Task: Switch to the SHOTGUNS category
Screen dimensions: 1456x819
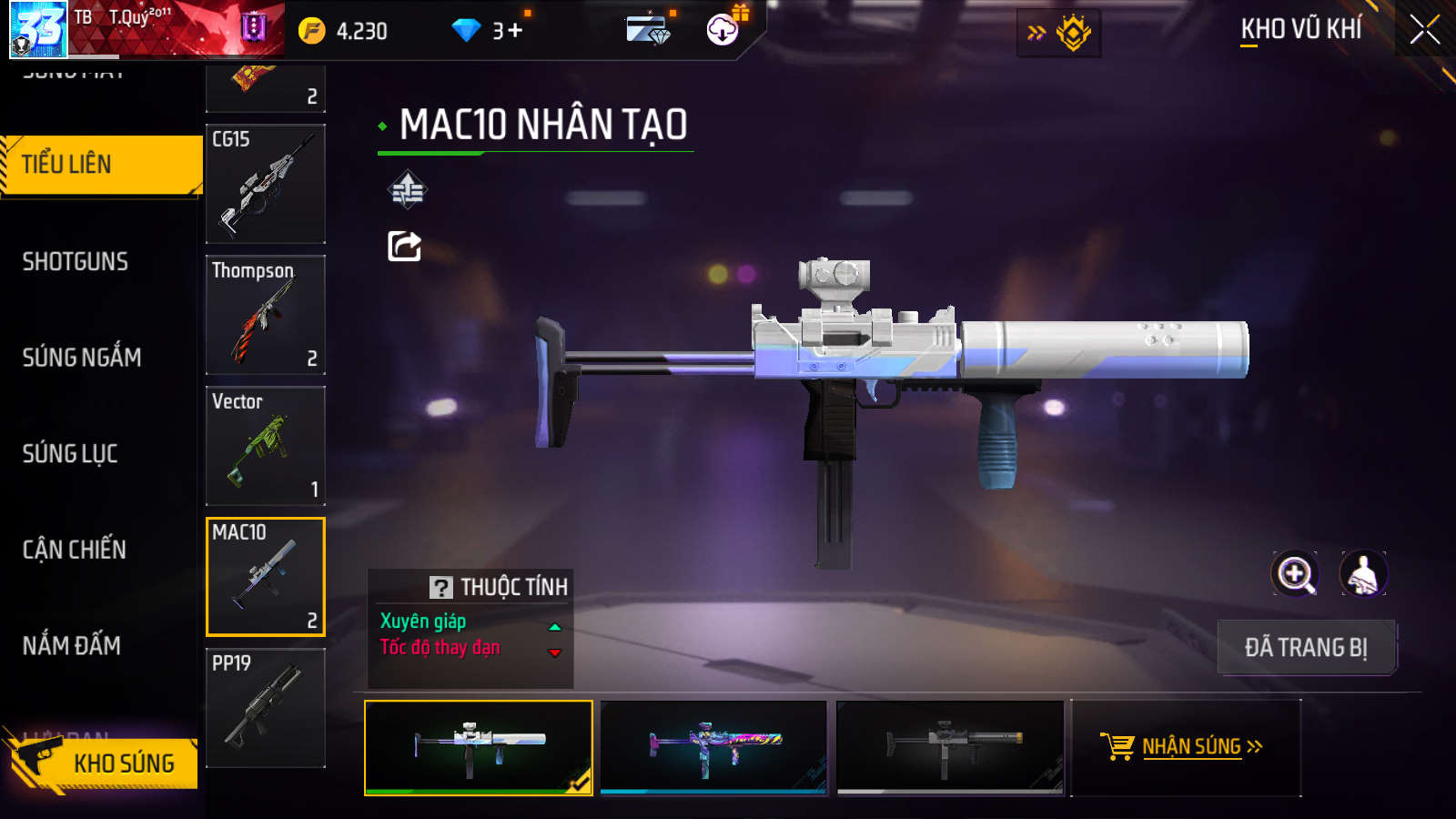Action: [76, 262]
